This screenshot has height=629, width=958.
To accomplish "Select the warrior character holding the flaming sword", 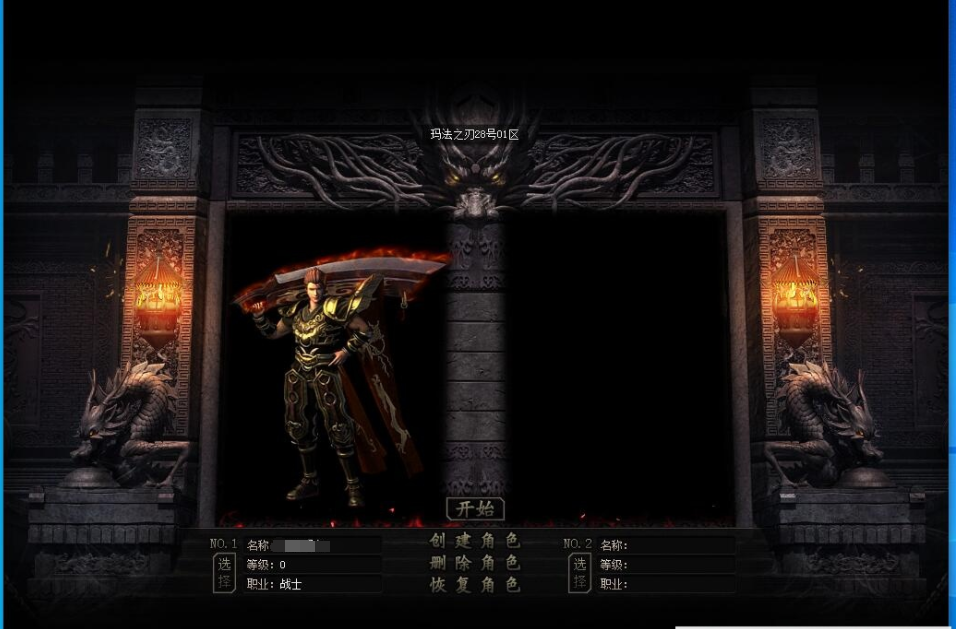I will coord(330,380).
